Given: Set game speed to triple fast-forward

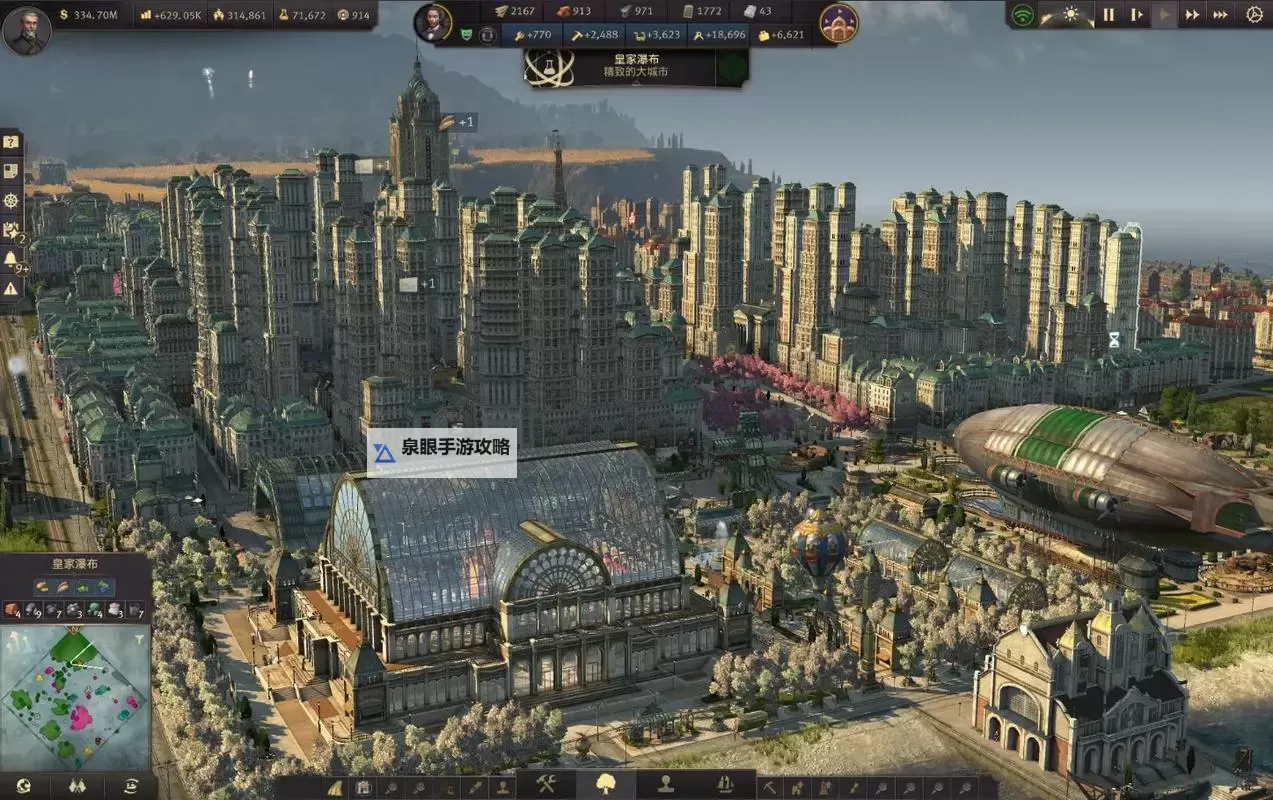Looking at the screenshot, I should (x=1220, y=15).
